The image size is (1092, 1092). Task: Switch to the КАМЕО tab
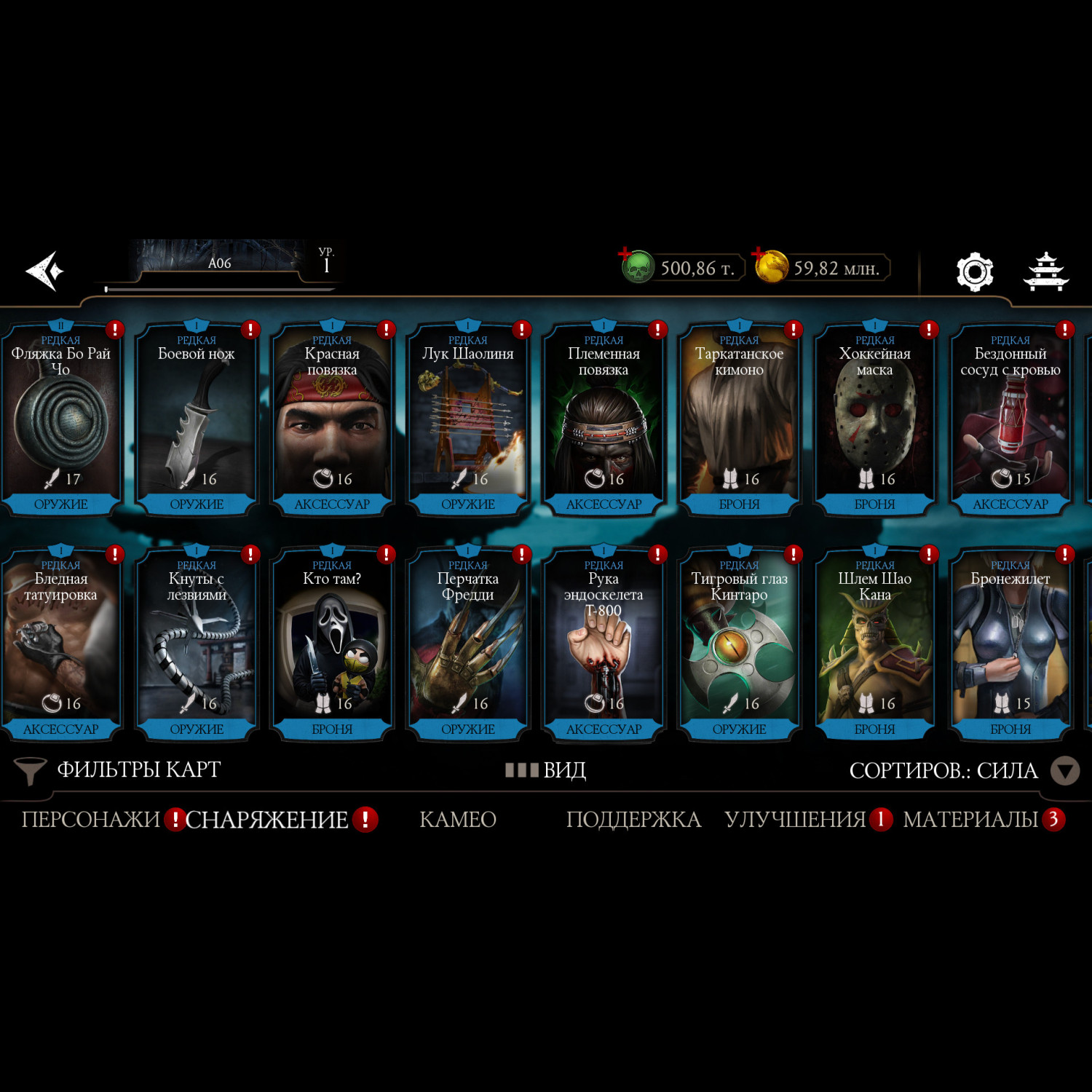pos(458,820)
